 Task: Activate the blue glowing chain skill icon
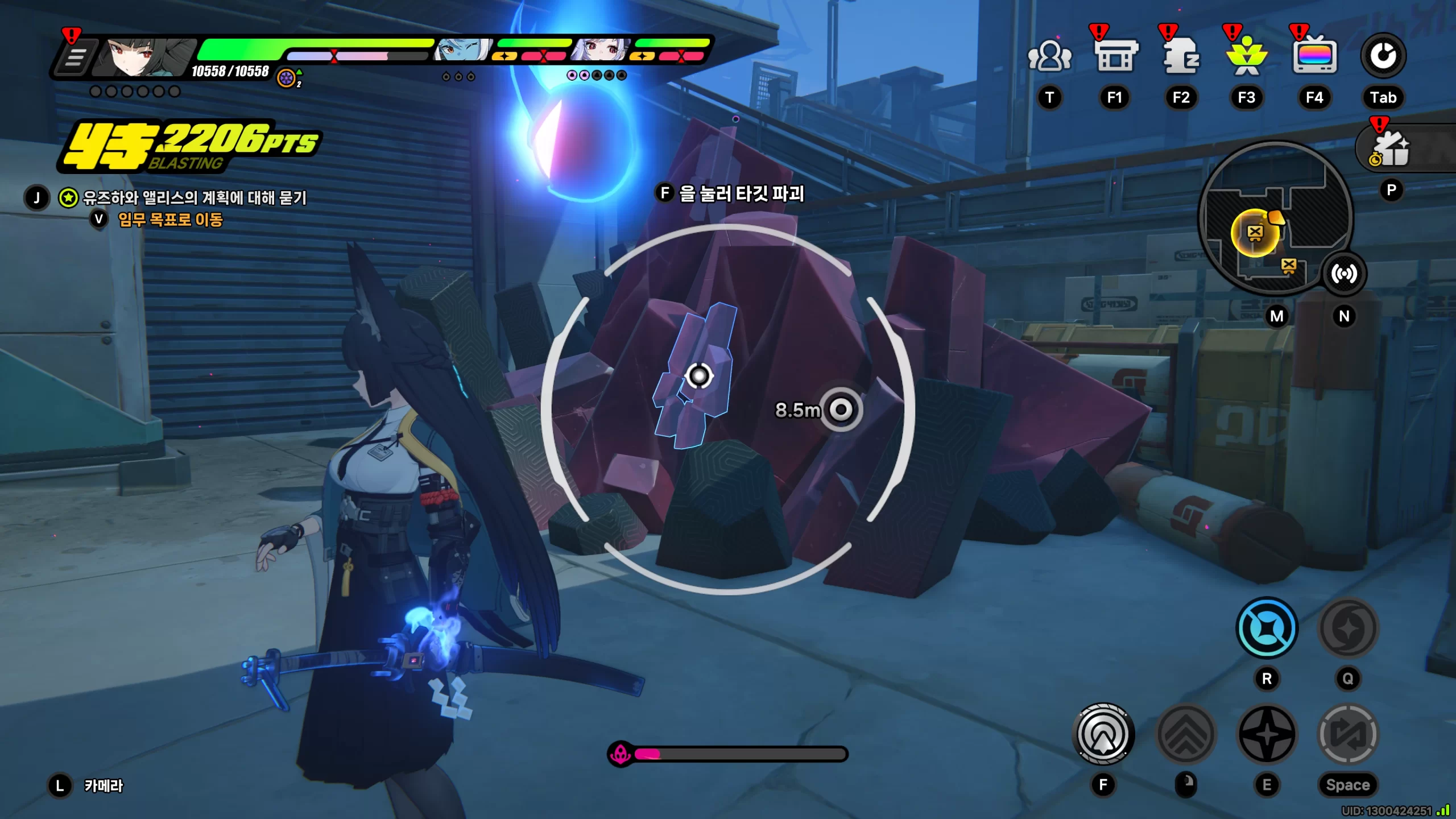pos(1267,628)
